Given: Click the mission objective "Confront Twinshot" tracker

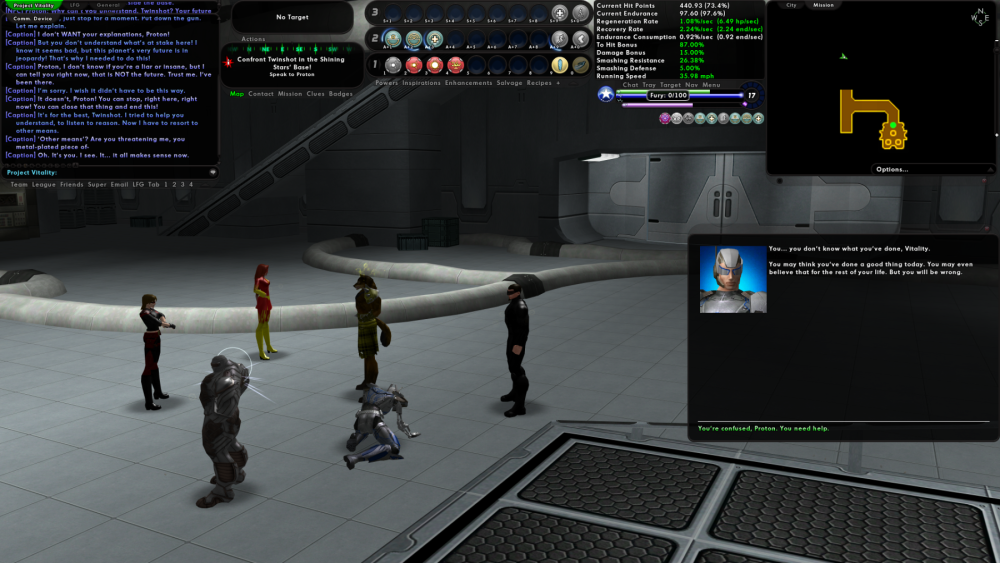Looking at the screenshot, I should [x=288, y=63].
